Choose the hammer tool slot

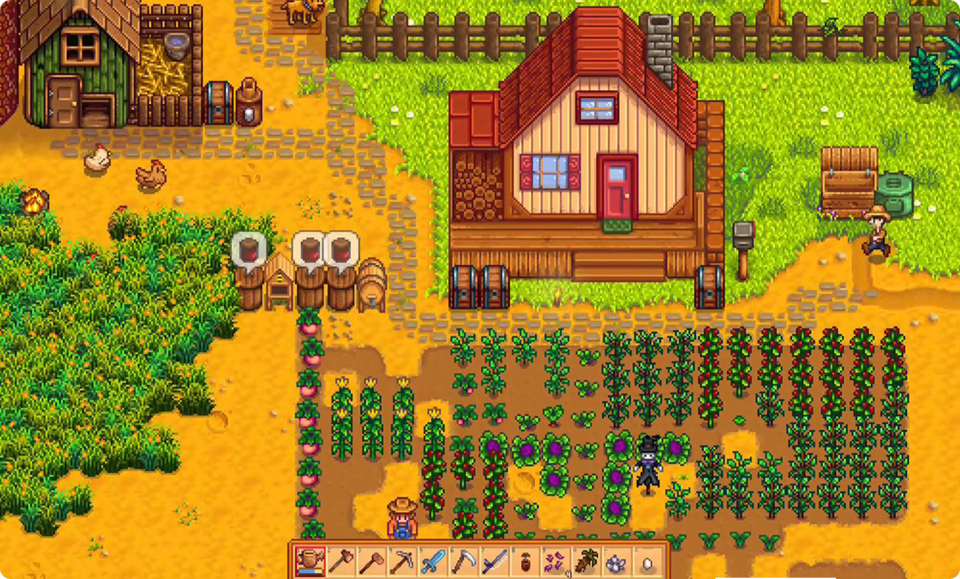click(x=371, y=561)
